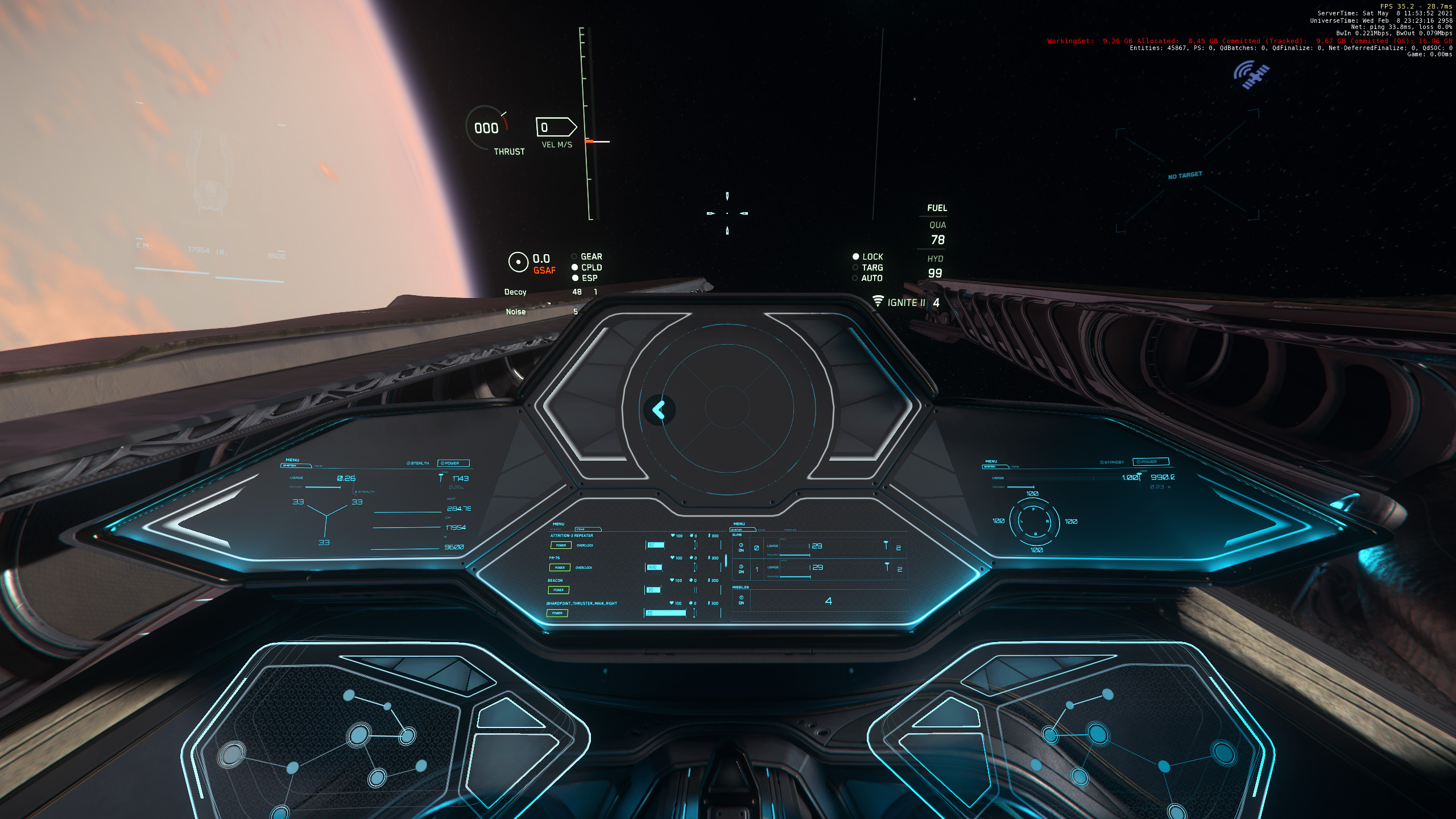The width and height of the screenshot is (1456, 819).
Task: Toggle Power for the Beacon
Action: 559,590
